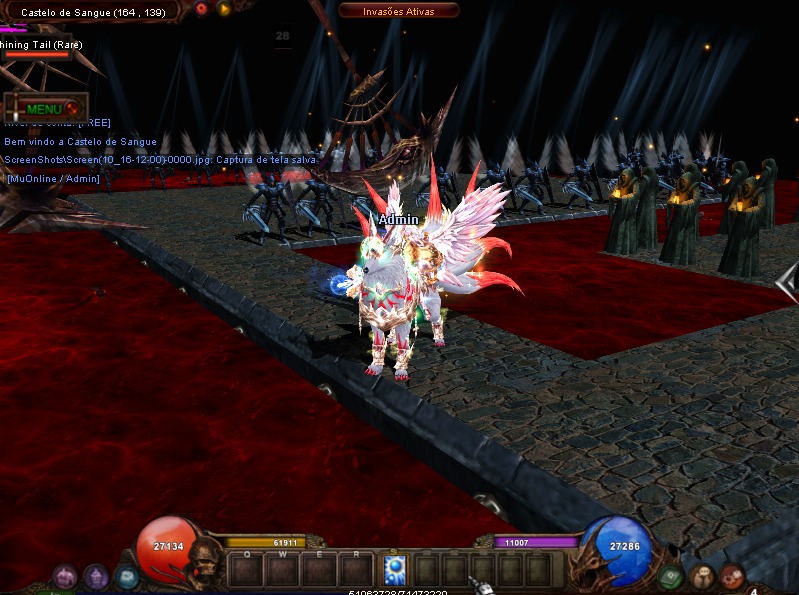Click the W hotkey item slot
Screen dimensions: 799x595
click(x=282, y=571)
